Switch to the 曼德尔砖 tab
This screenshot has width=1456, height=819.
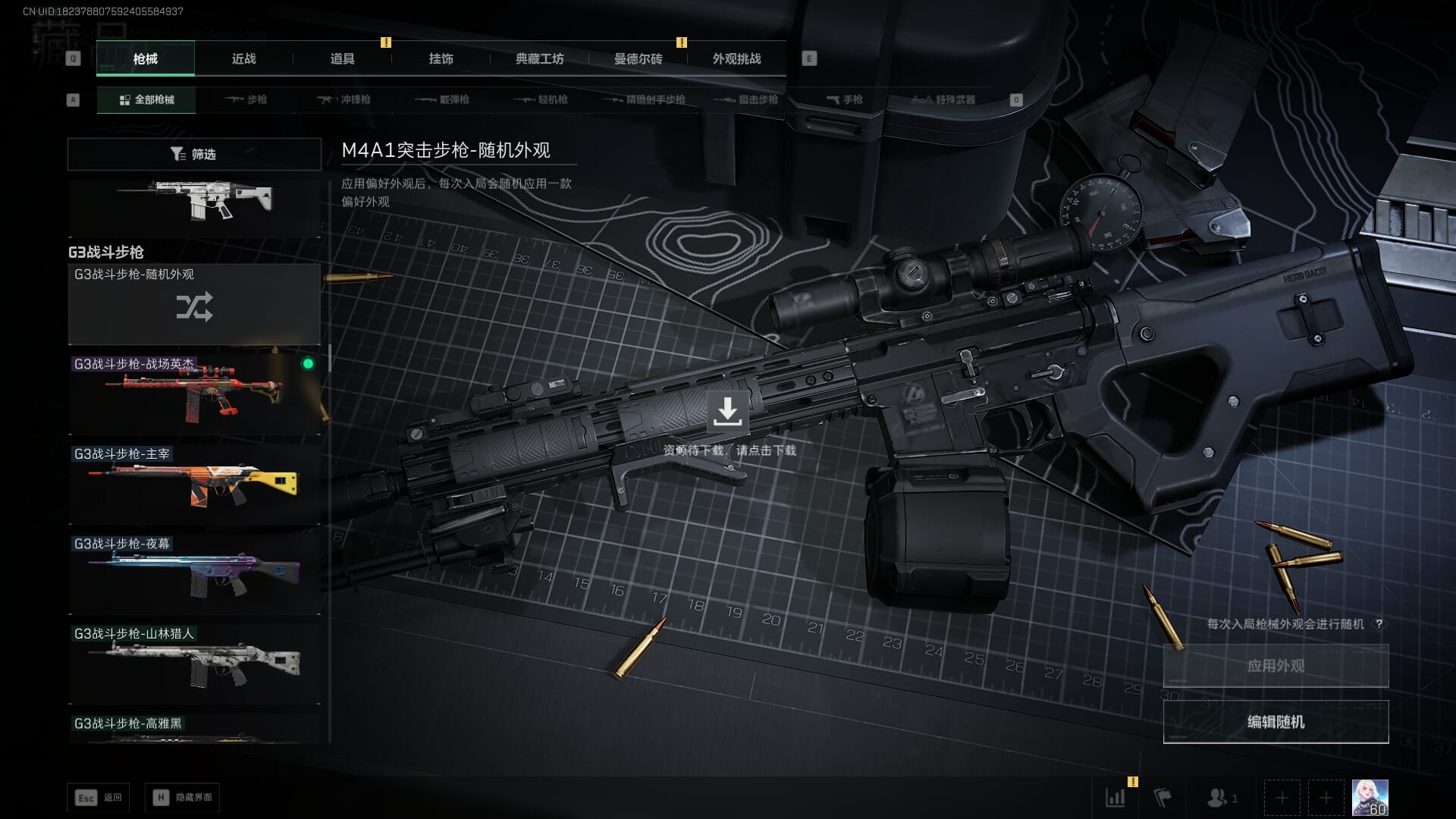(x=638, y=58)
